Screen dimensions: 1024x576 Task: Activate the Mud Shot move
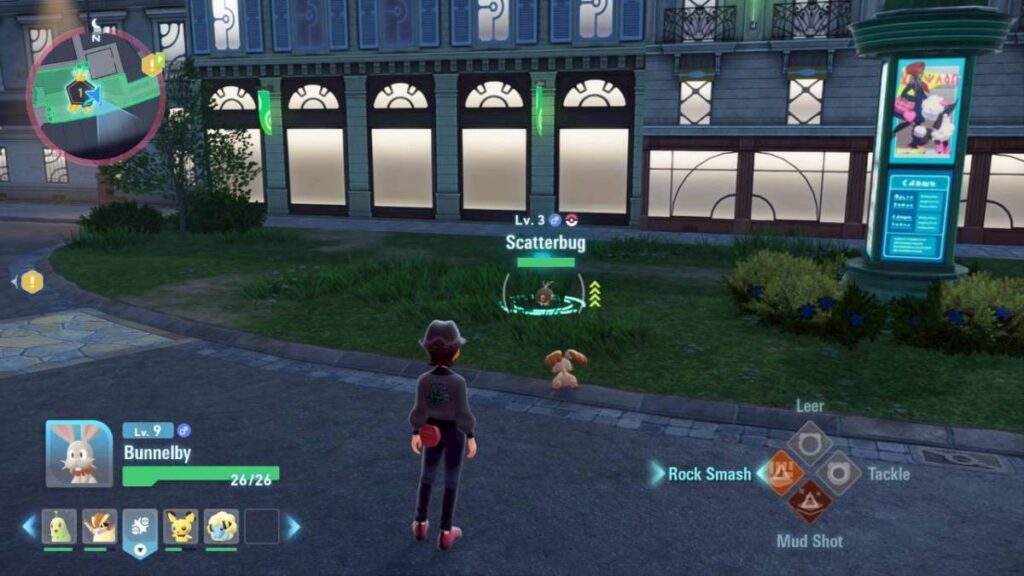pyautogui.click(x=809, y=502)
